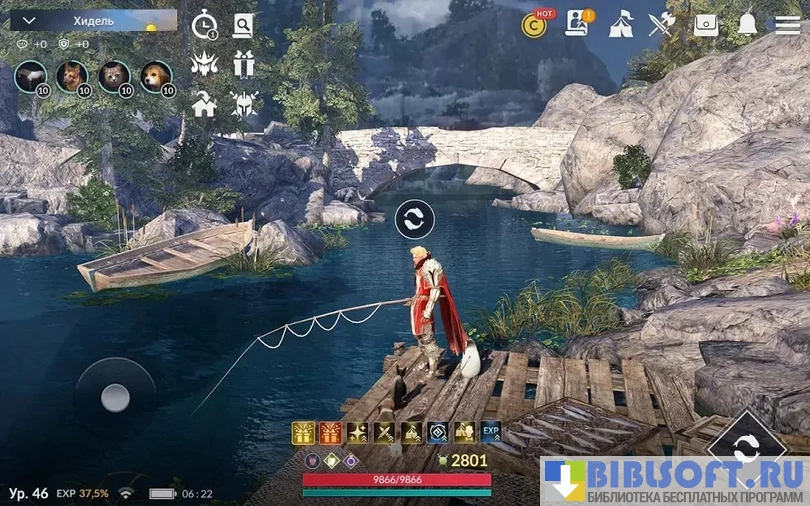Select the beagle puppy pet portrait
This screenshot has width=810, height=506.
click(155, 75)
